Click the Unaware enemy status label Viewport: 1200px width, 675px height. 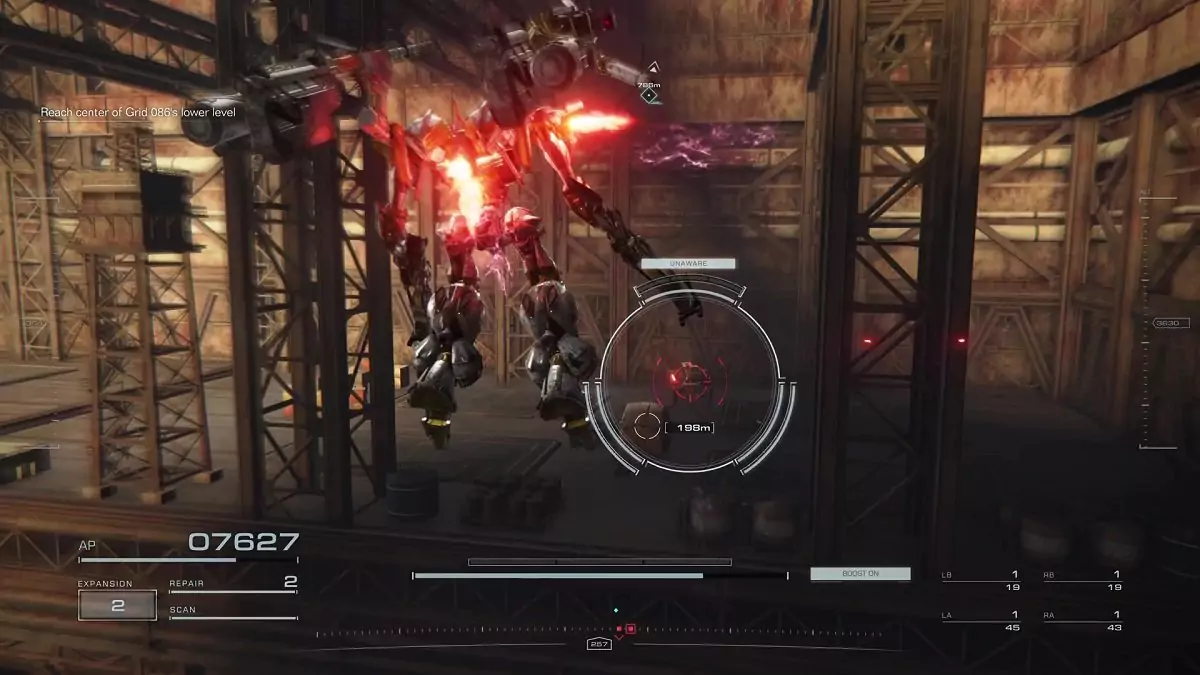pyautogui.click(x=688, y=264)
